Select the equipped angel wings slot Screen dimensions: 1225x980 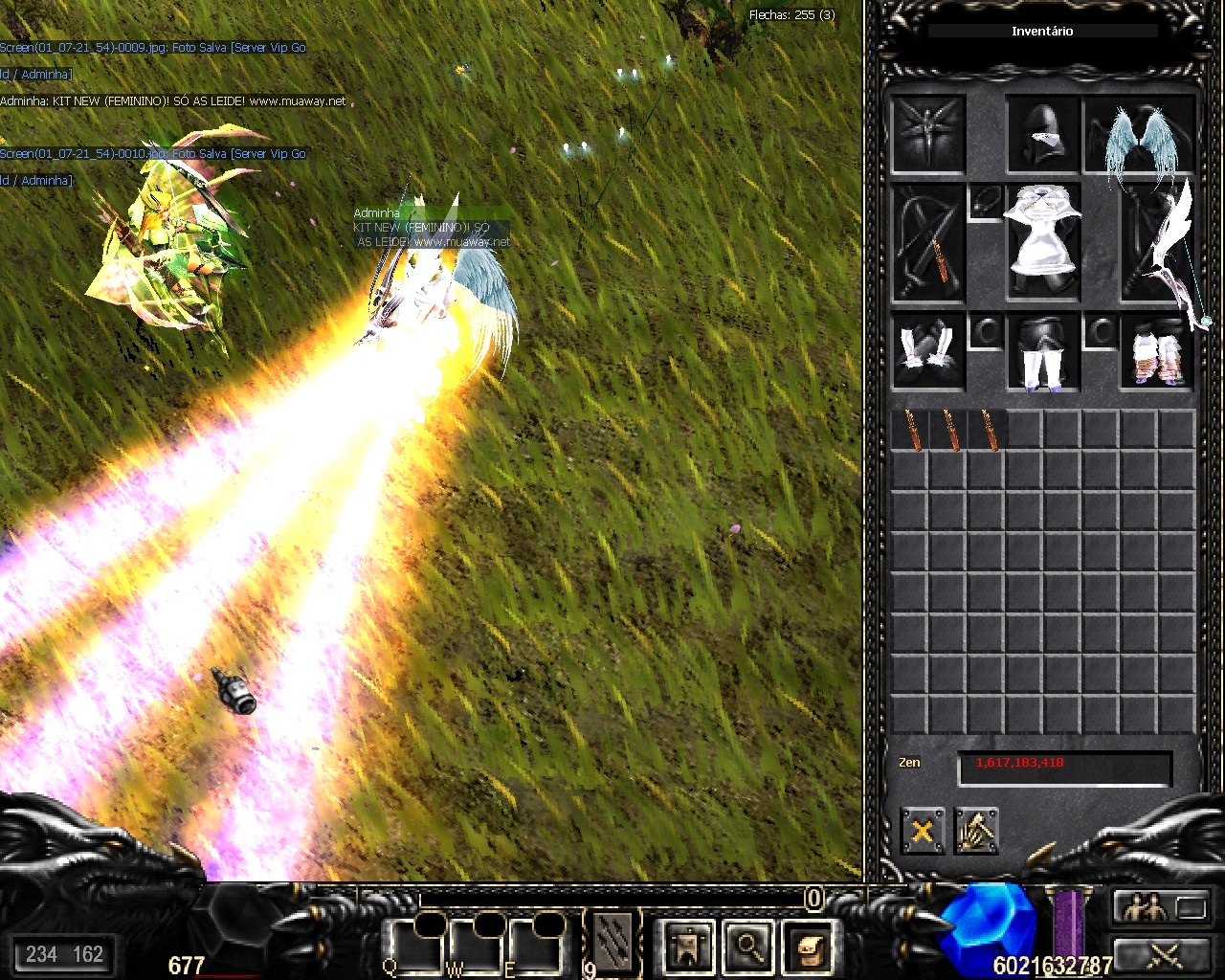[1140, 134]
